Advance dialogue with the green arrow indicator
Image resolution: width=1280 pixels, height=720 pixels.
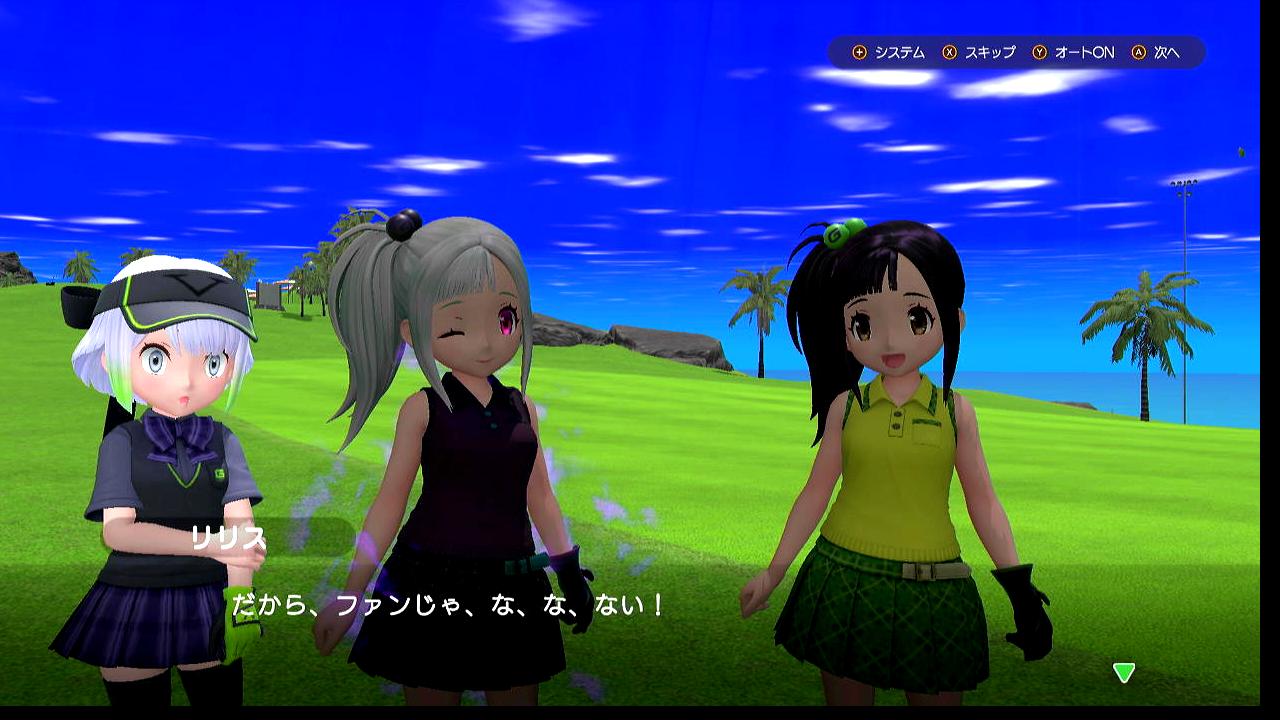[x=1124, y=672]
